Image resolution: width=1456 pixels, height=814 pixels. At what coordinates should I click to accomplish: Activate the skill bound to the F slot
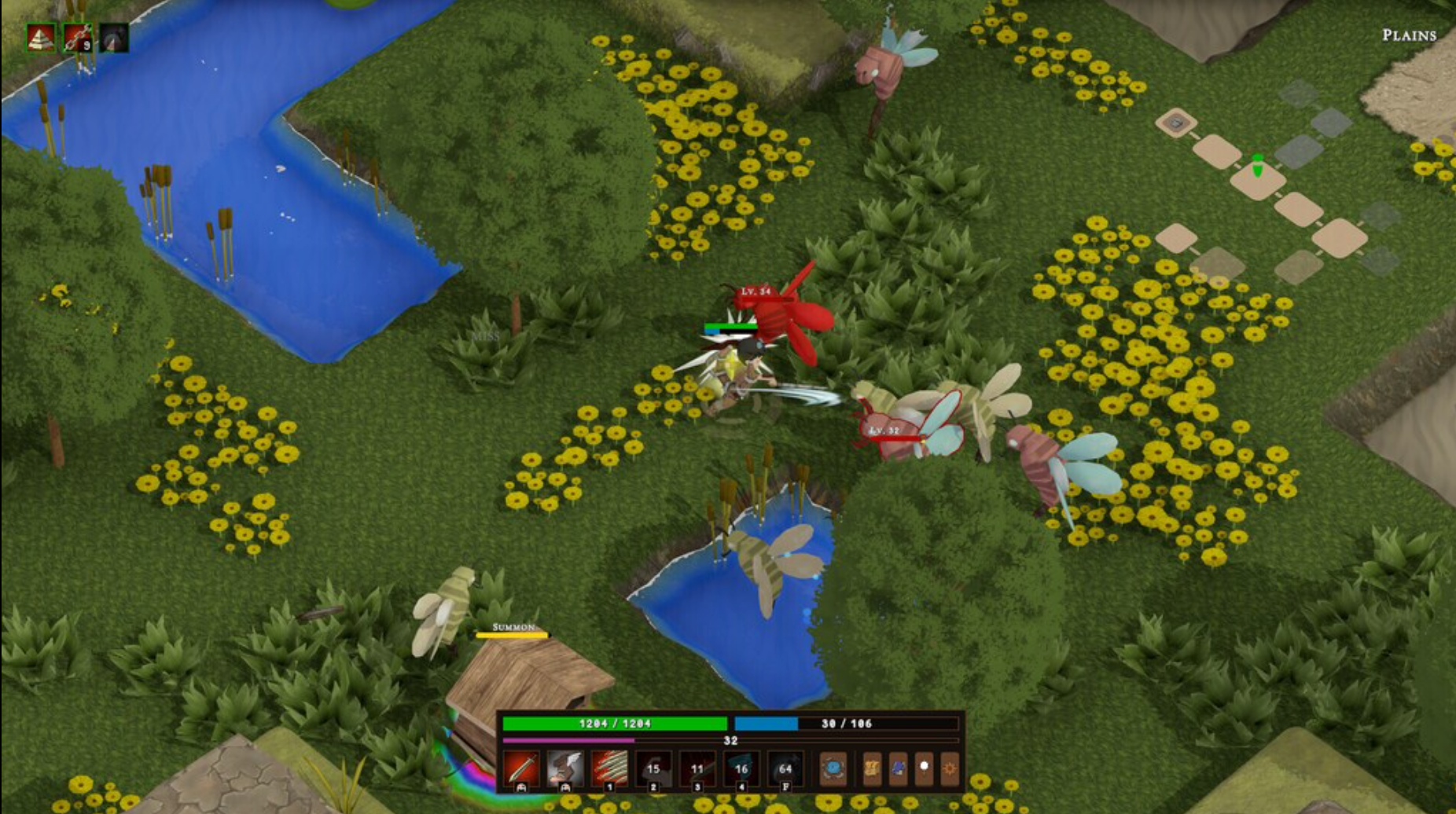coord(785,769)
